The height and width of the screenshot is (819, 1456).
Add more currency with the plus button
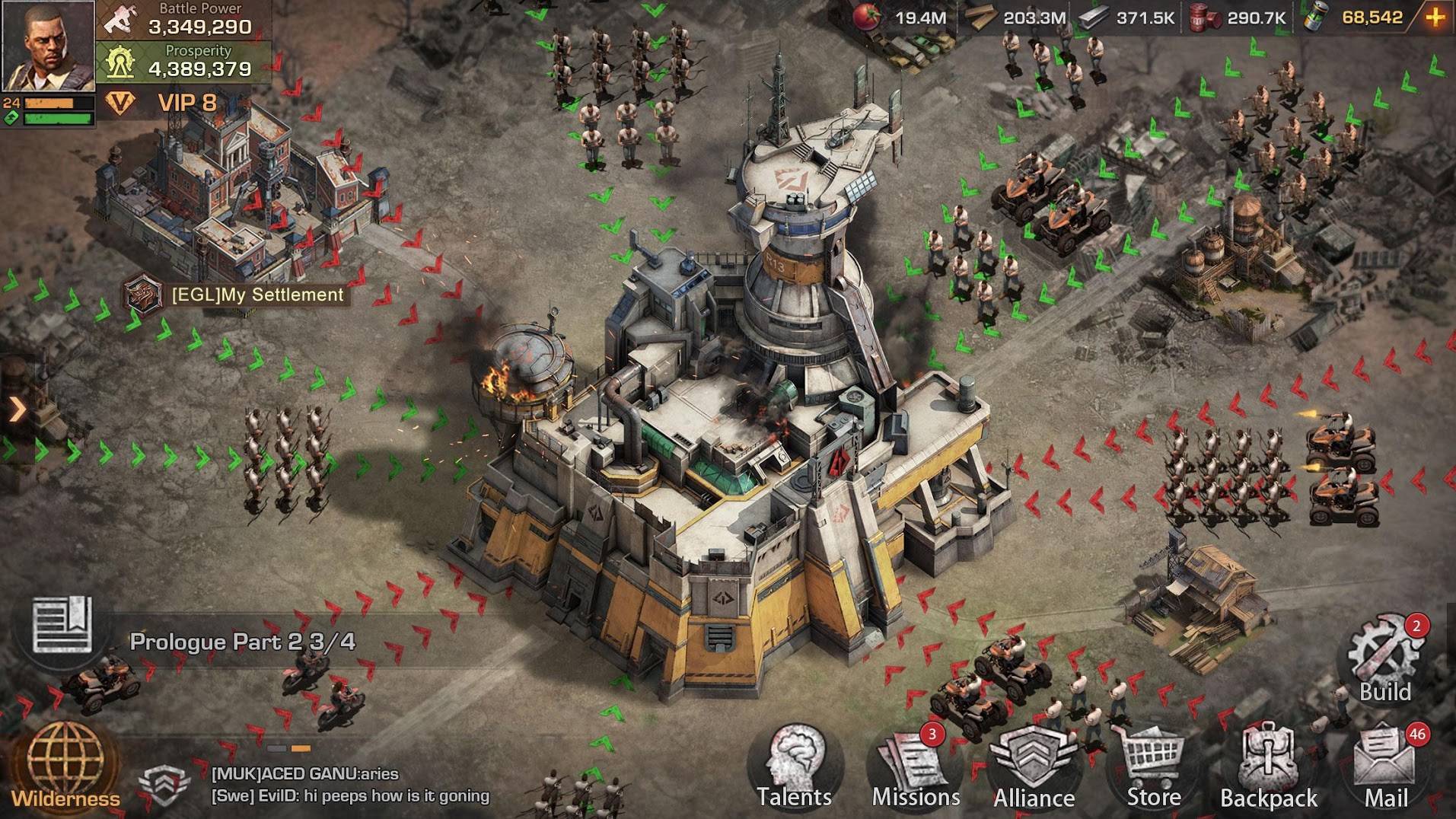[x=1435, y=18]
